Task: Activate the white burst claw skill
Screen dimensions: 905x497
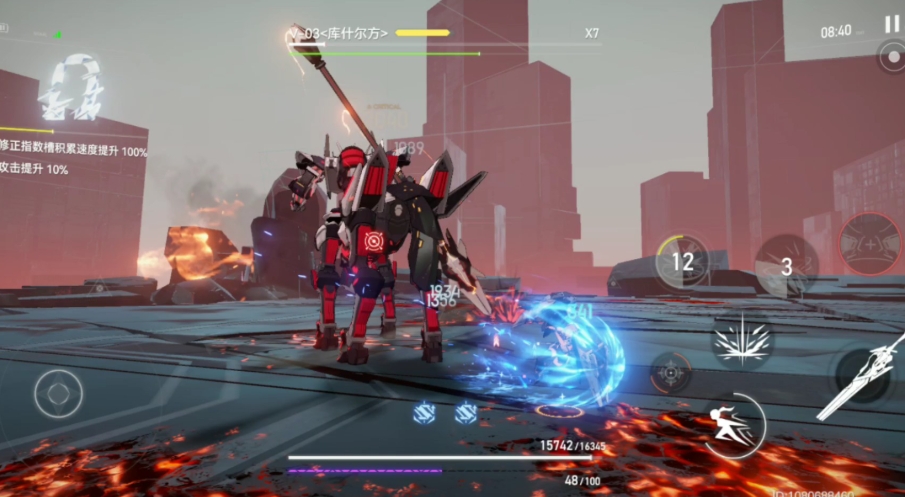Action: point(741,340)
